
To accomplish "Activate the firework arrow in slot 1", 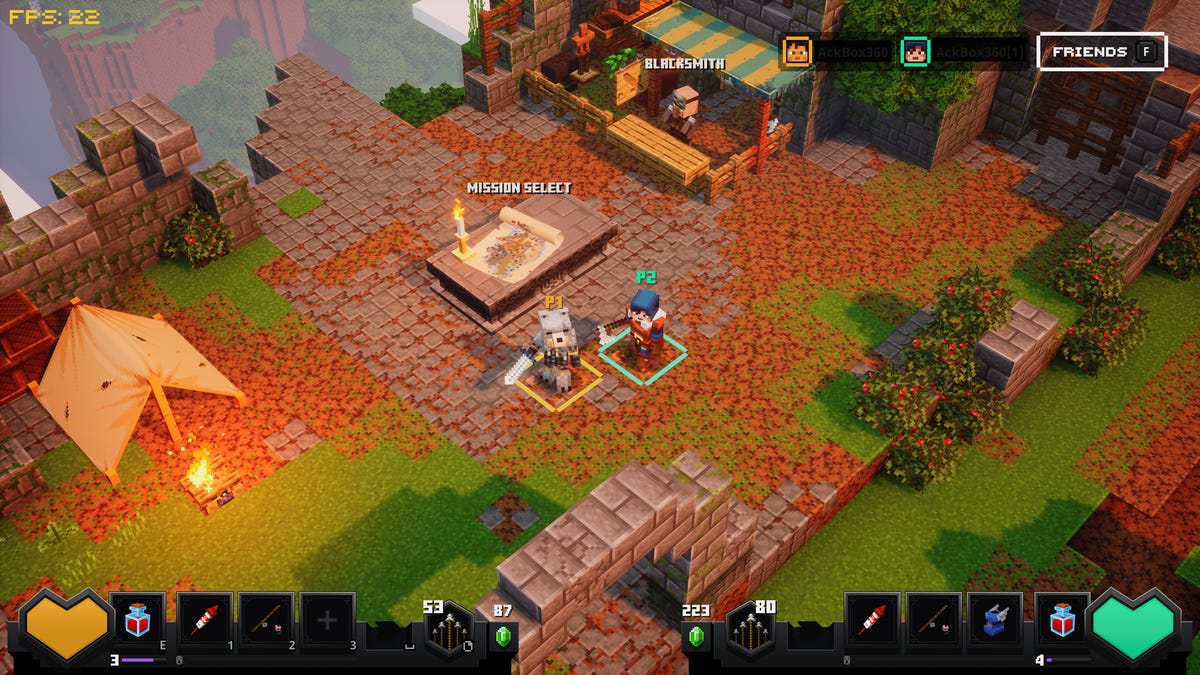I will tap(205, 621).
